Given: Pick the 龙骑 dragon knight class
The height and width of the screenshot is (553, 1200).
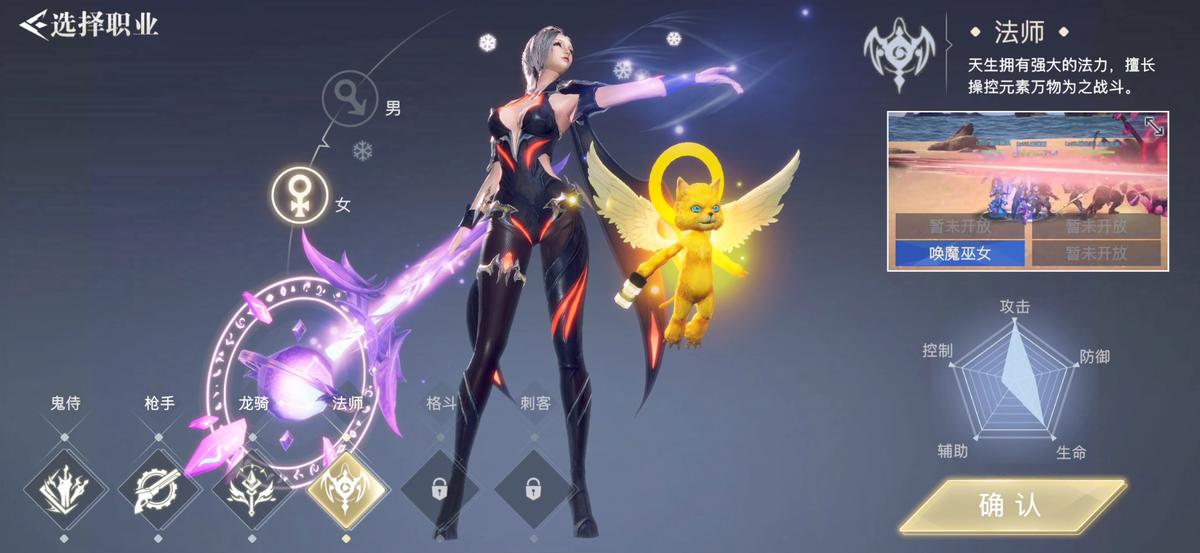Looking at the screenshot, I should point(252,489).
